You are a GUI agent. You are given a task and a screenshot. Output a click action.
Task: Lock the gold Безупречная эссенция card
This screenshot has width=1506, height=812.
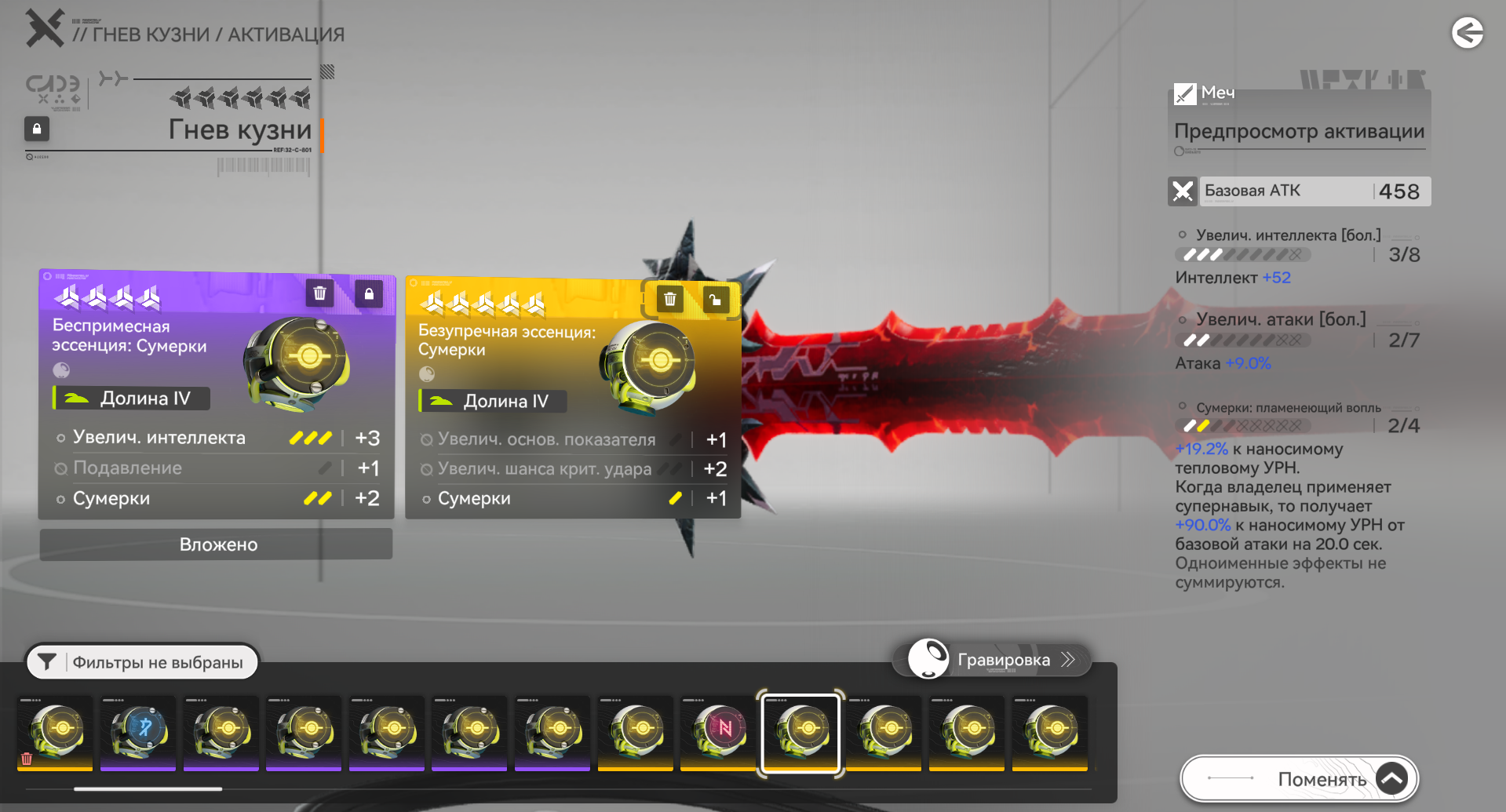(716, 300)
